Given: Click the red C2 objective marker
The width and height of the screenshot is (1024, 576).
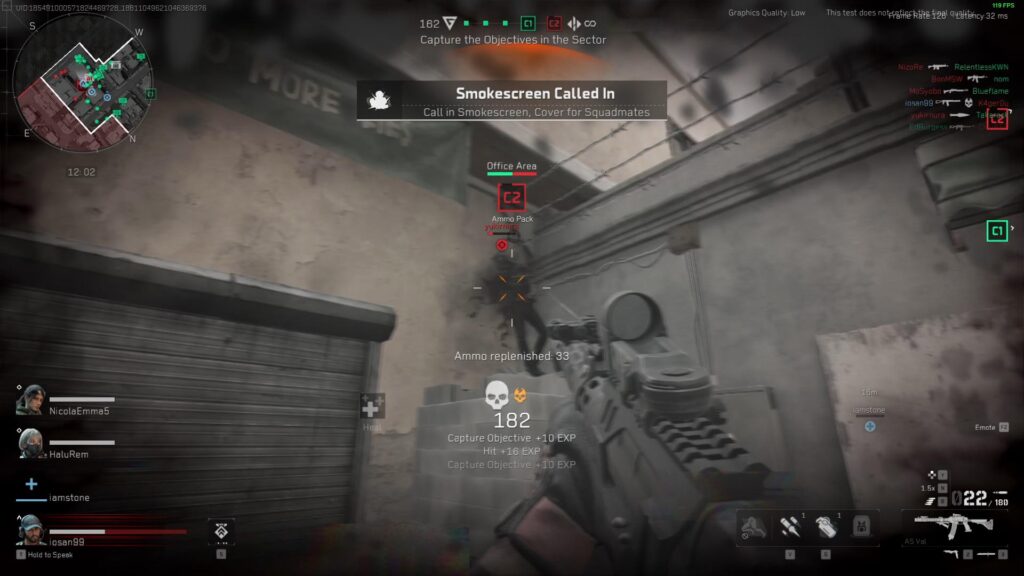Looking at the screenshot, I should point(513,196).
